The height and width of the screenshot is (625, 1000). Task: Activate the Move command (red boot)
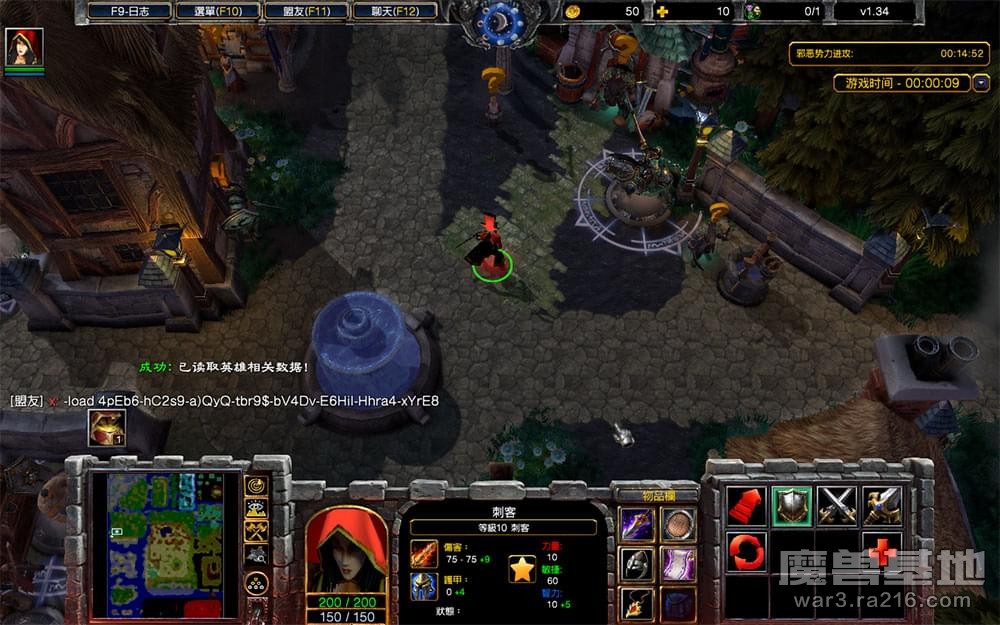(746, 506)
